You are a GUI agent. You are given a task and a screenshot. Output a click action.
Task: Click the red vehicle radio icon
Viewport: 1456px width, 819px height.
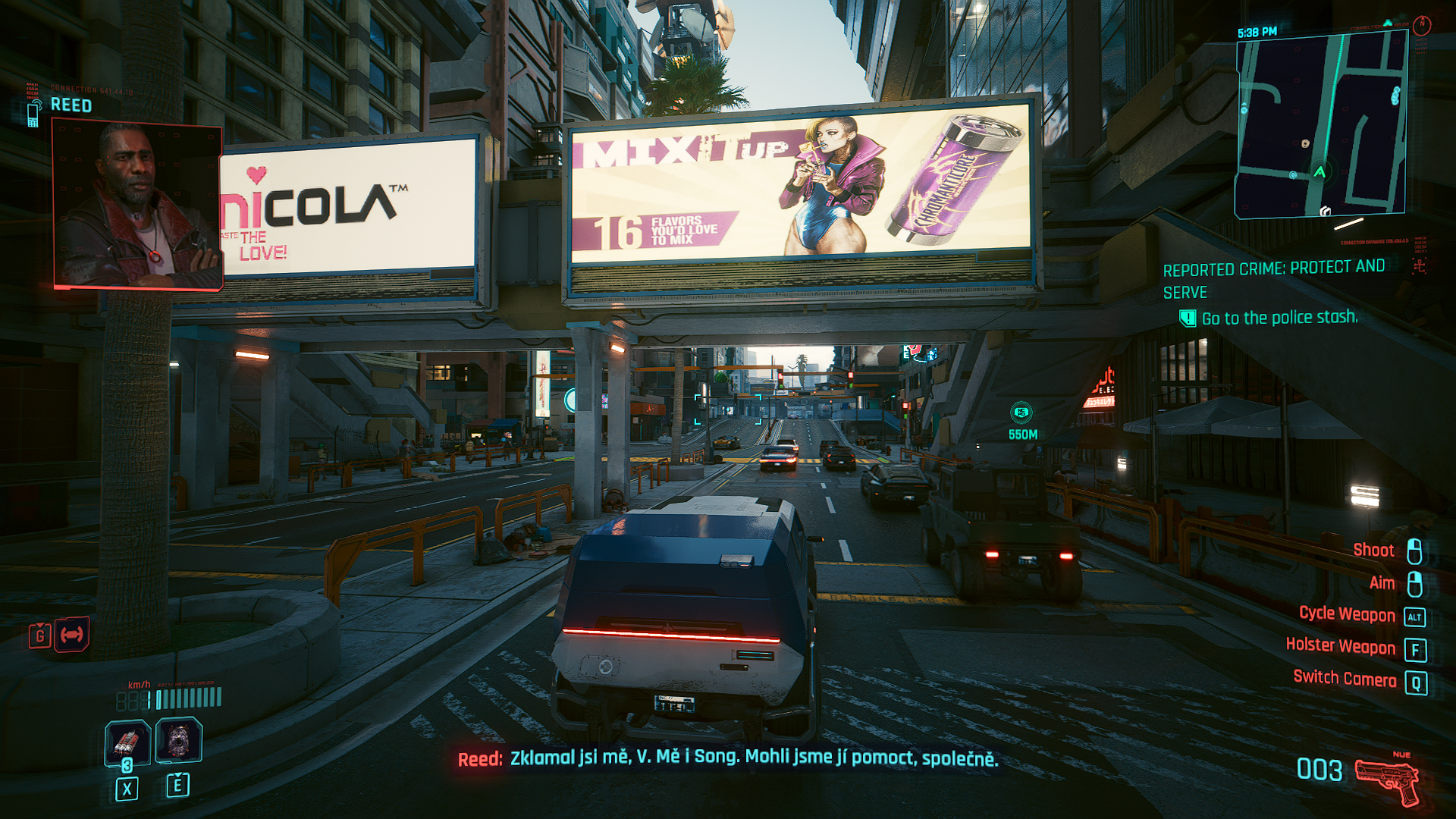pos(71,635)
